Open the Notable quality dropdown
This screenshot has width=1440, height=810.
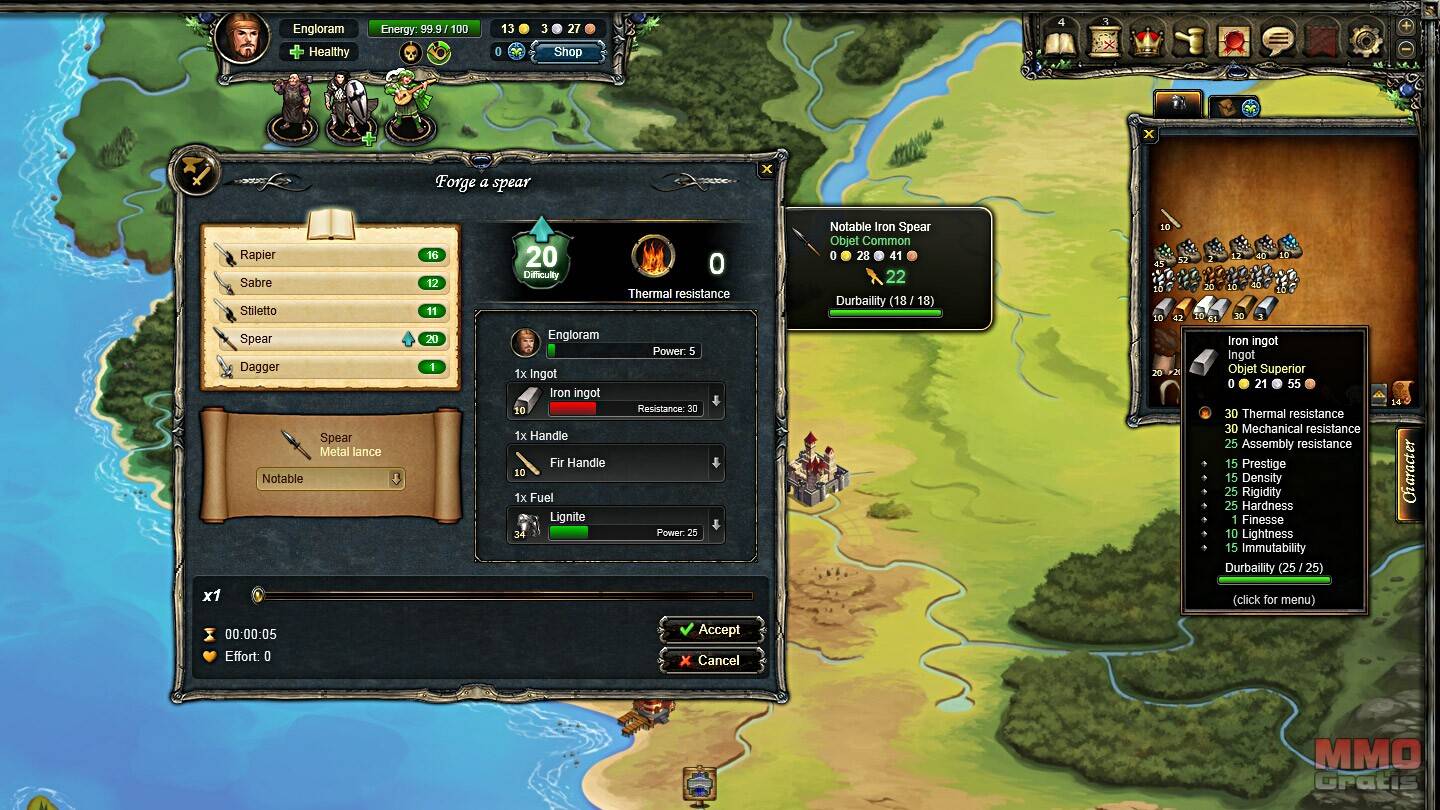tap(330, 479)
